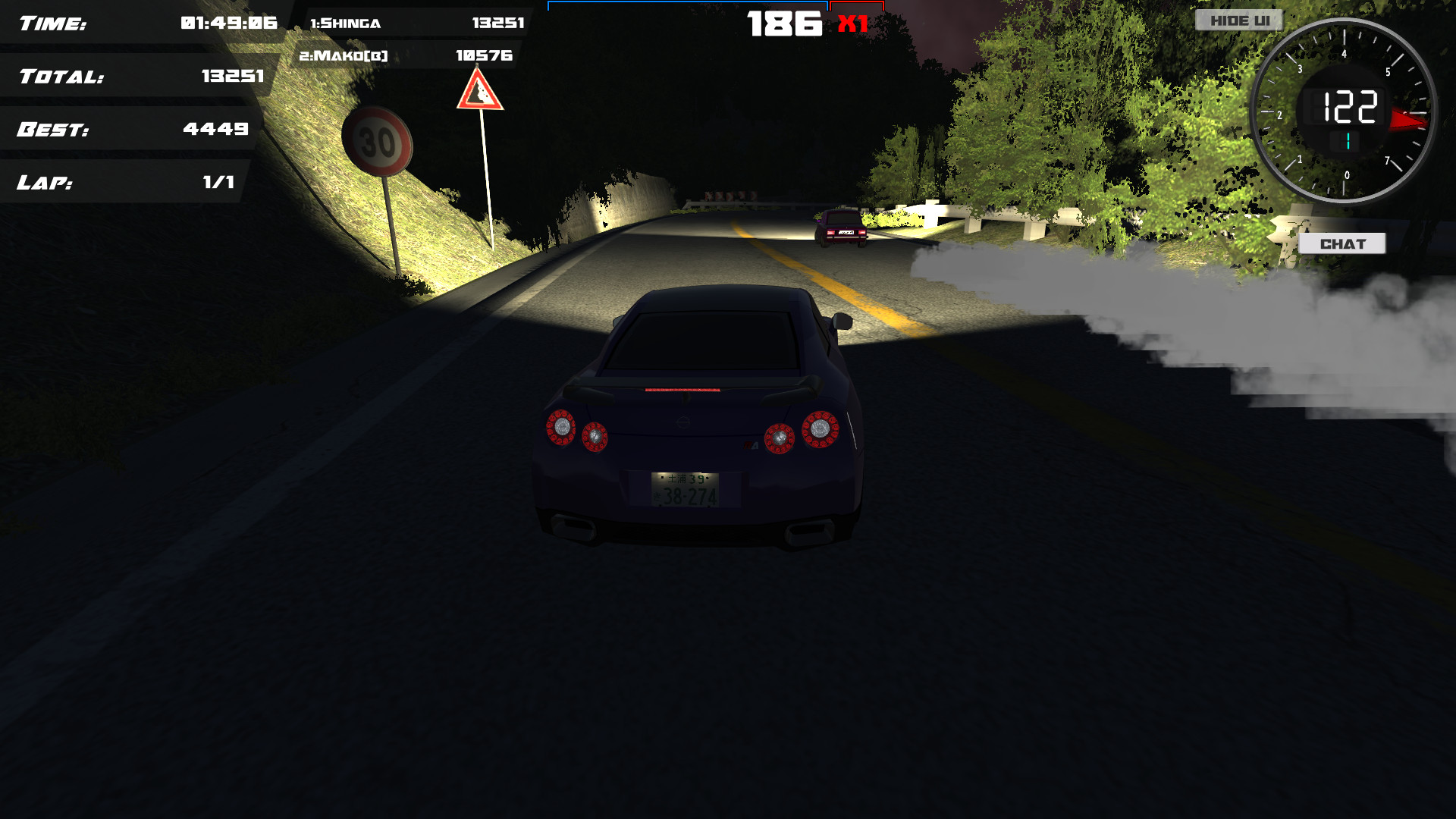Toggle the gear indicator below the speedometer

tap(1348, 141)
